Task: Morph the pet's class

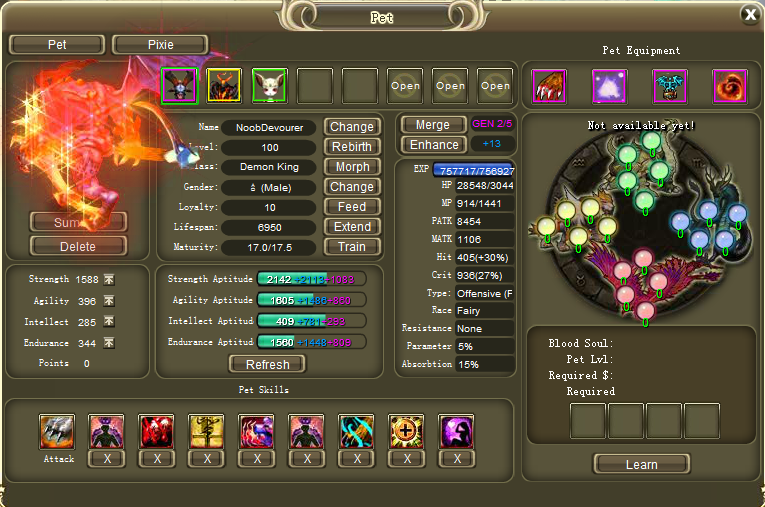Action: click(x=352, y=167)
